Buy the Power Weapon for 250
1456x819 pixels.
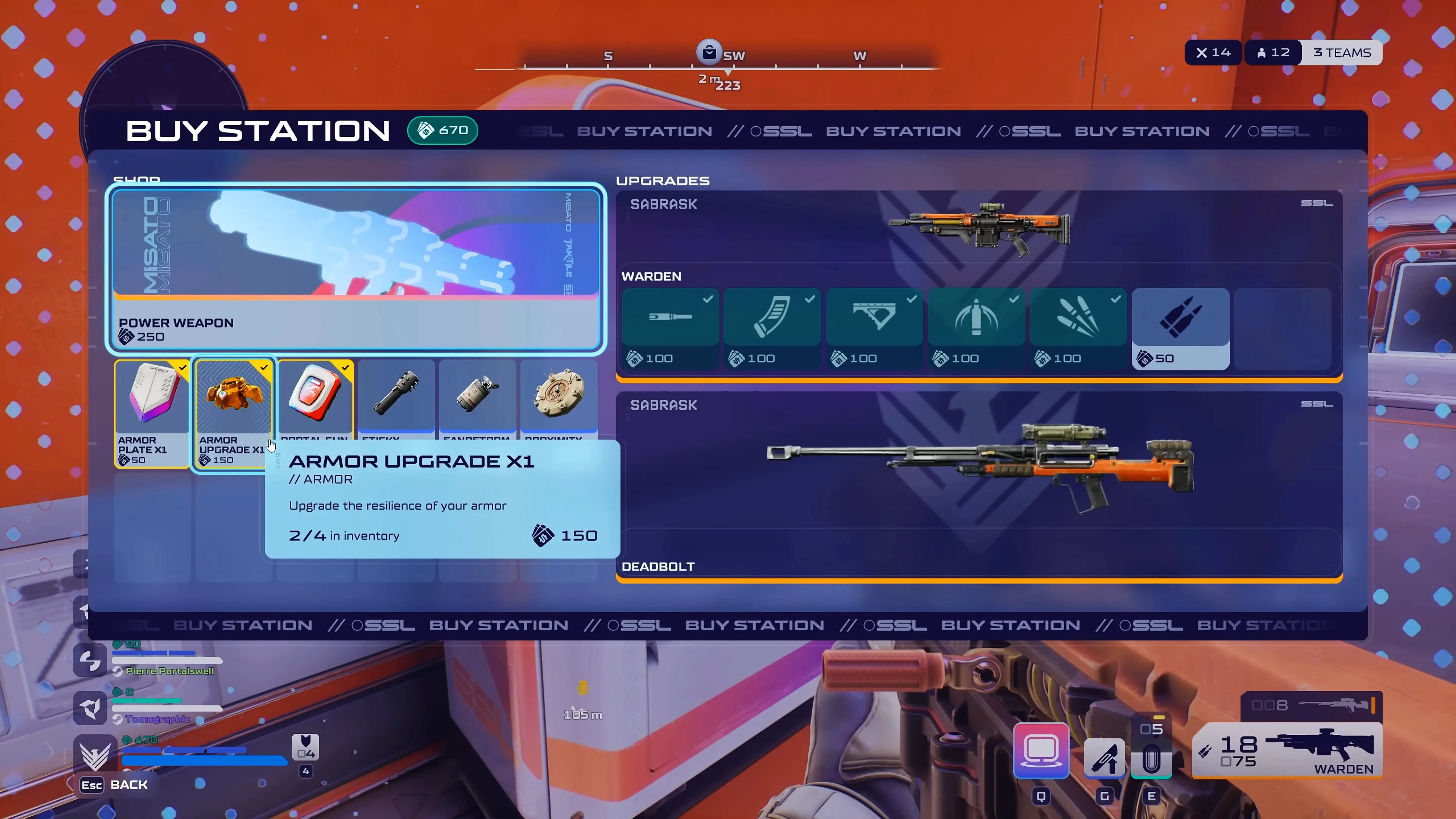(x=356, y=268)
